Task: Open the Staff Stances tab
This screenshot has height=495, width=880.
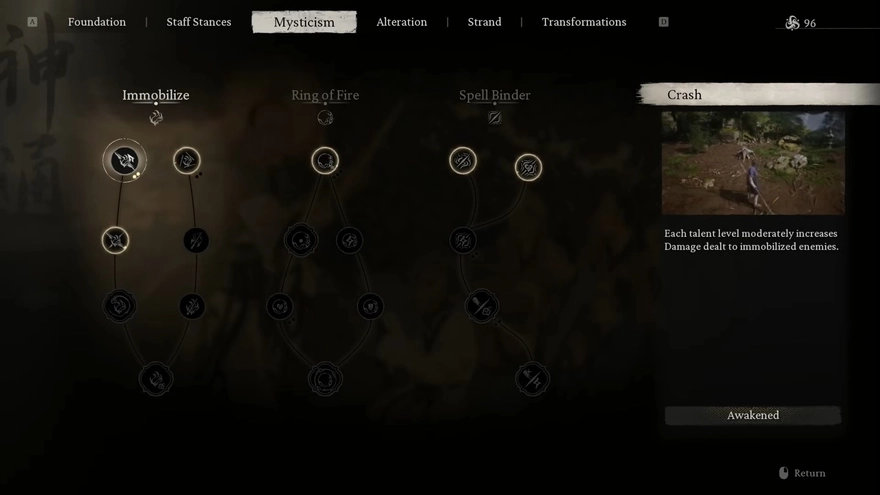Action: point(199,22)
